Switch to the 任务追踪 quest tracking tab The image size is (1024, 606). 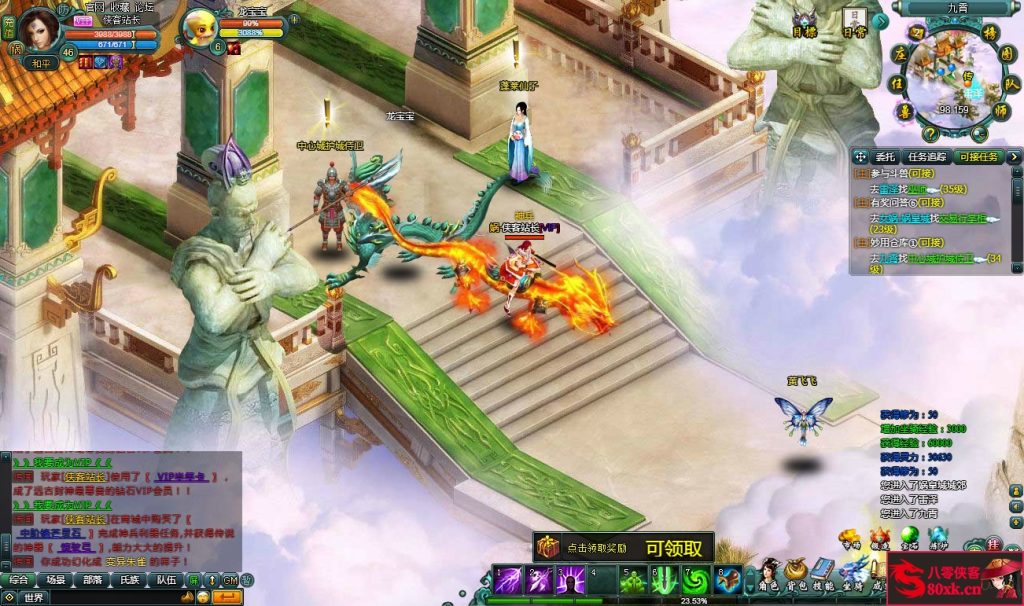point(925,157)
